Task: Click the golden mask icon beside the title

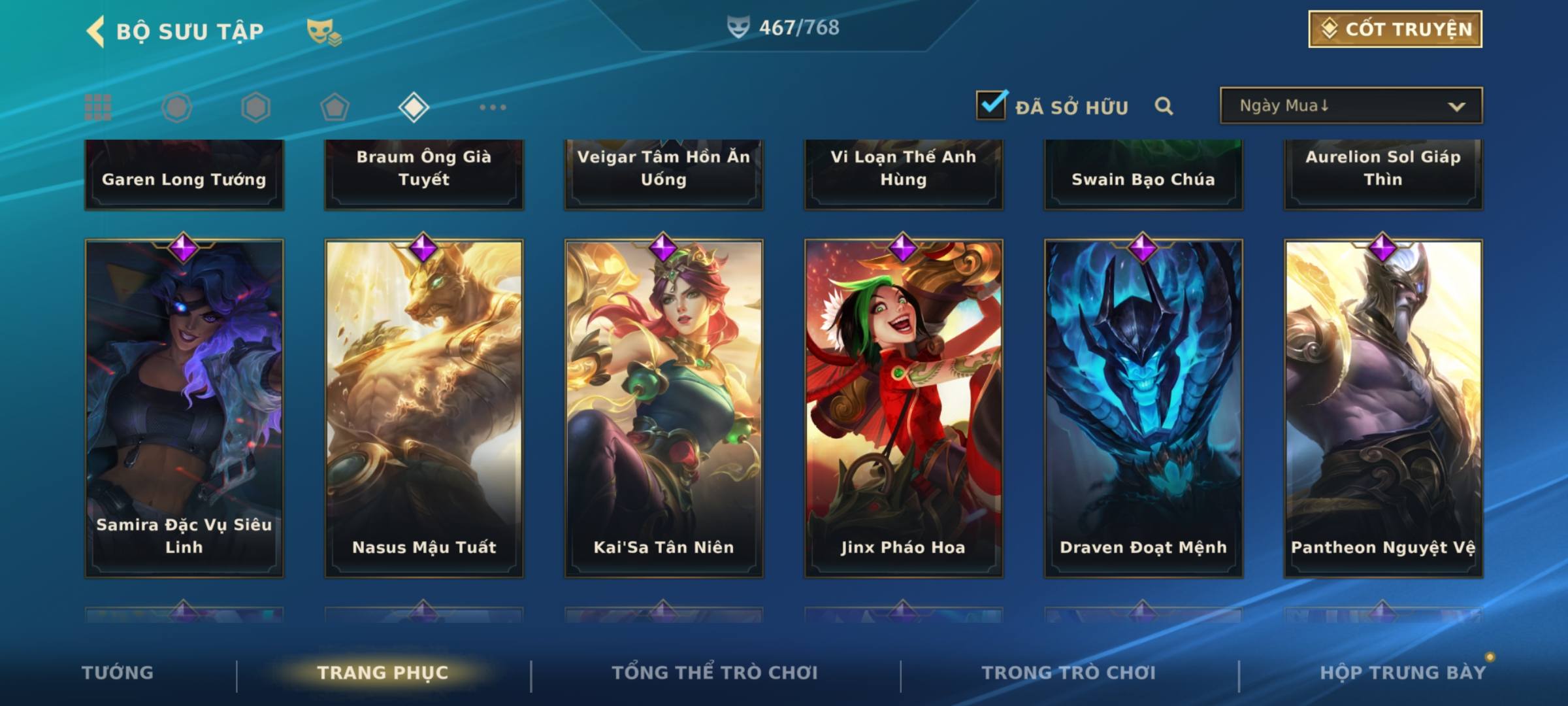Action: tap(323, 31)
